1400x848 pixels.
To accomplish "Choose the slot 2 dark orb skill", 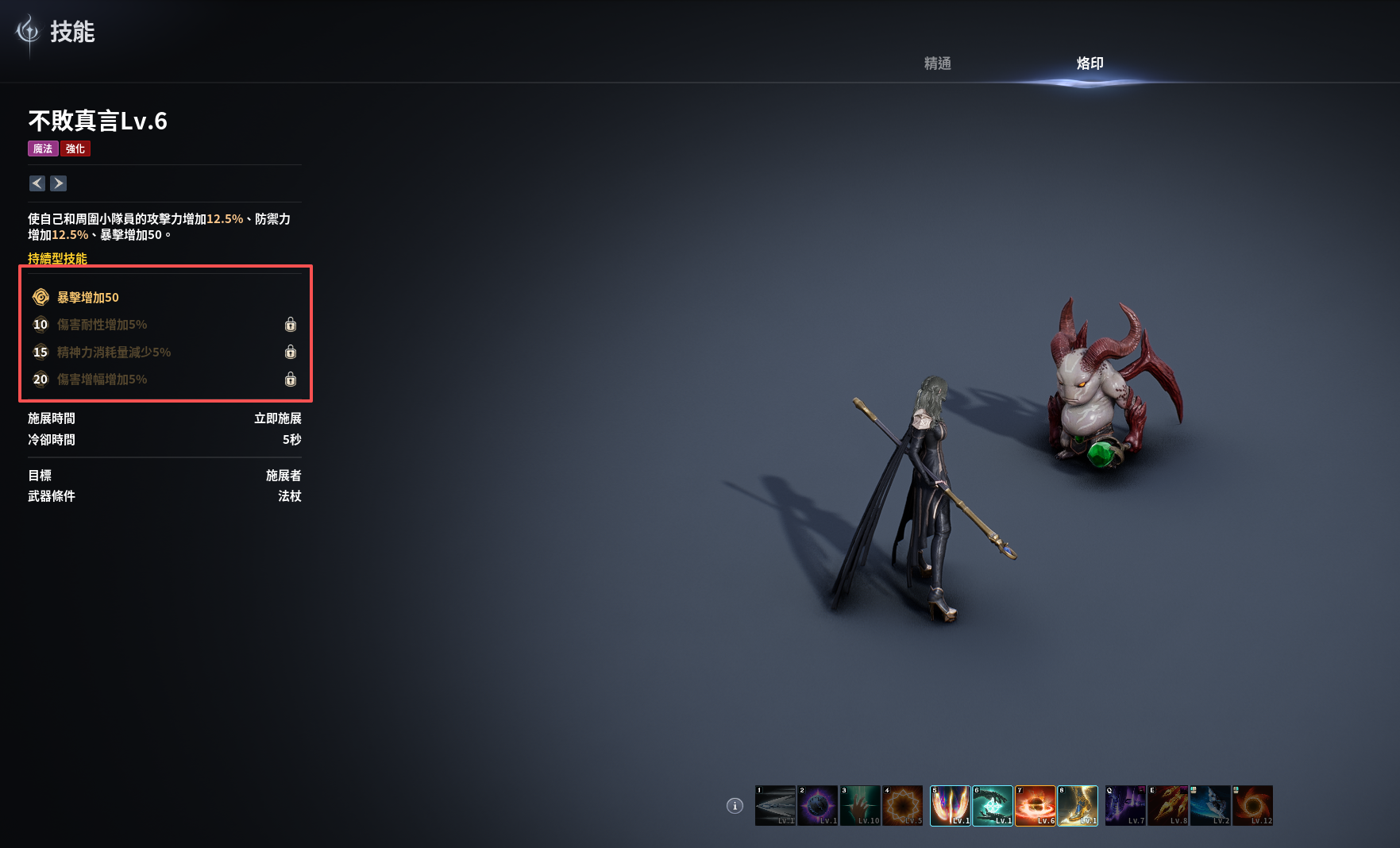I will point(818,806).
